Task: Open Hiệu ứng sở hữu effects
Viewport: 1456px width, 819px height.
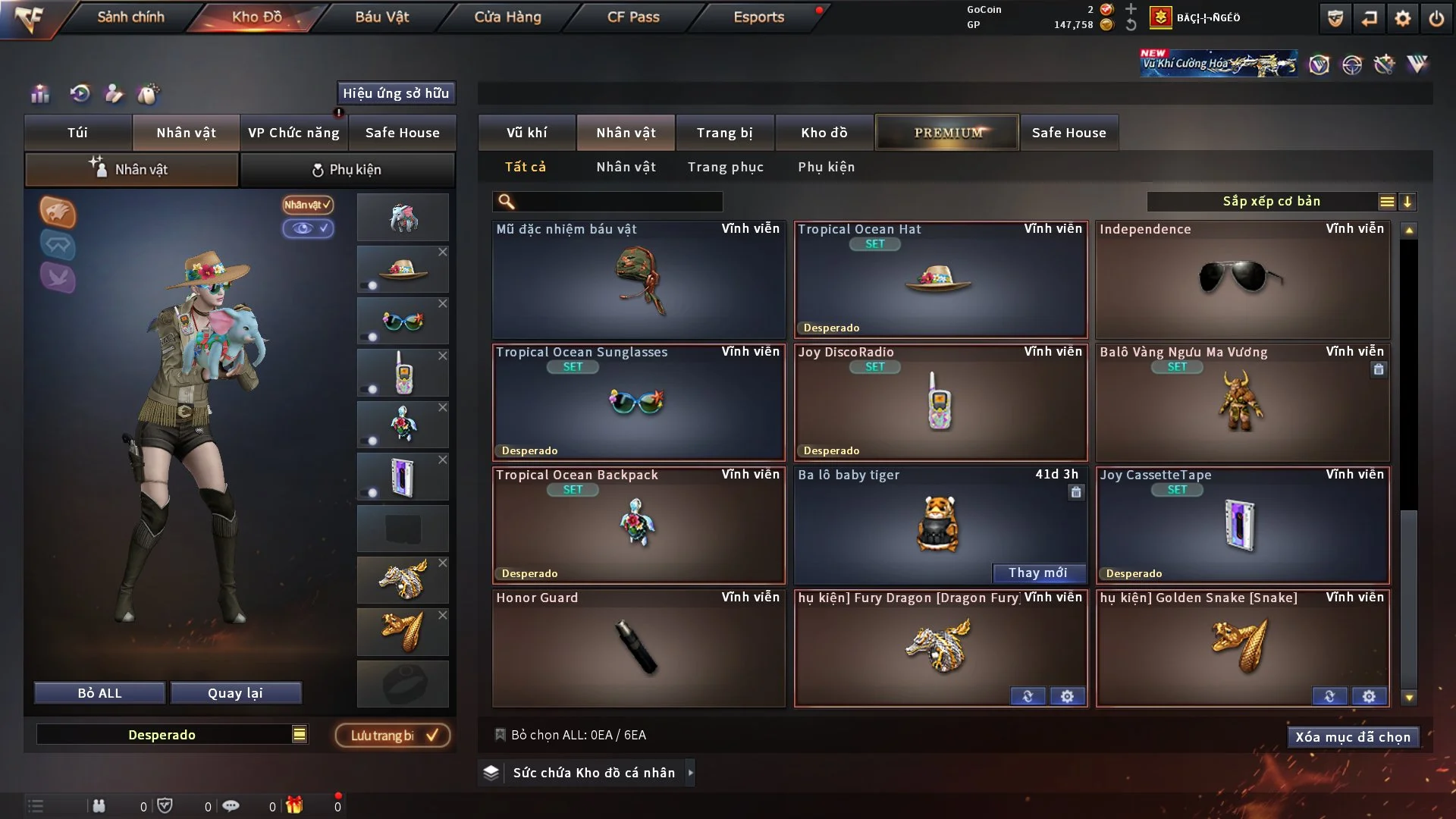Action: [x=396, y=93]
